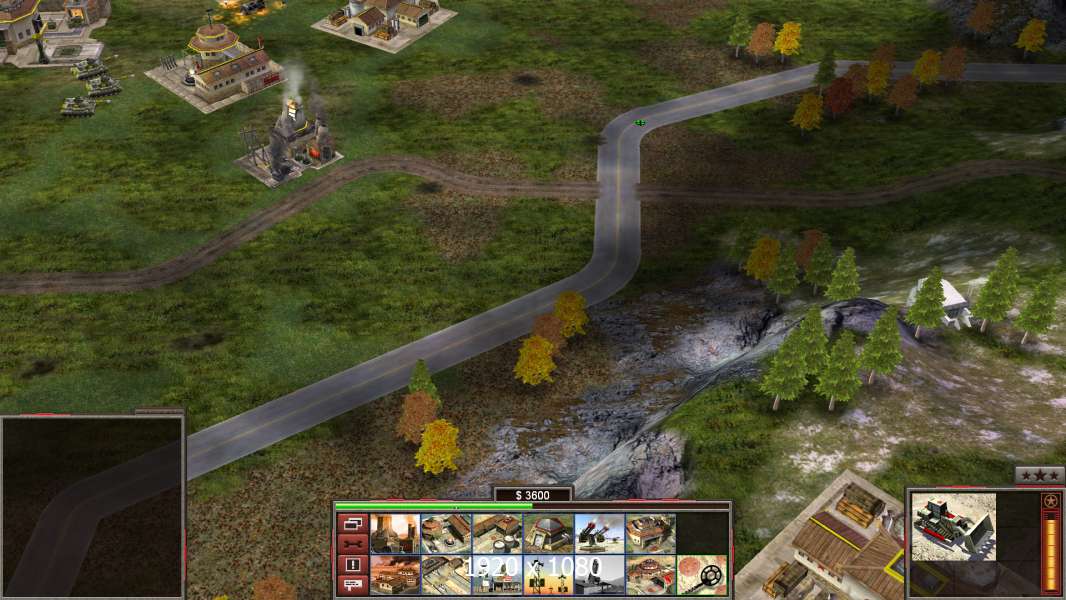The height and width of the screenshot is (600, 1066).
Task: Select the Command Center build icon
Action: tap(649, 575)
